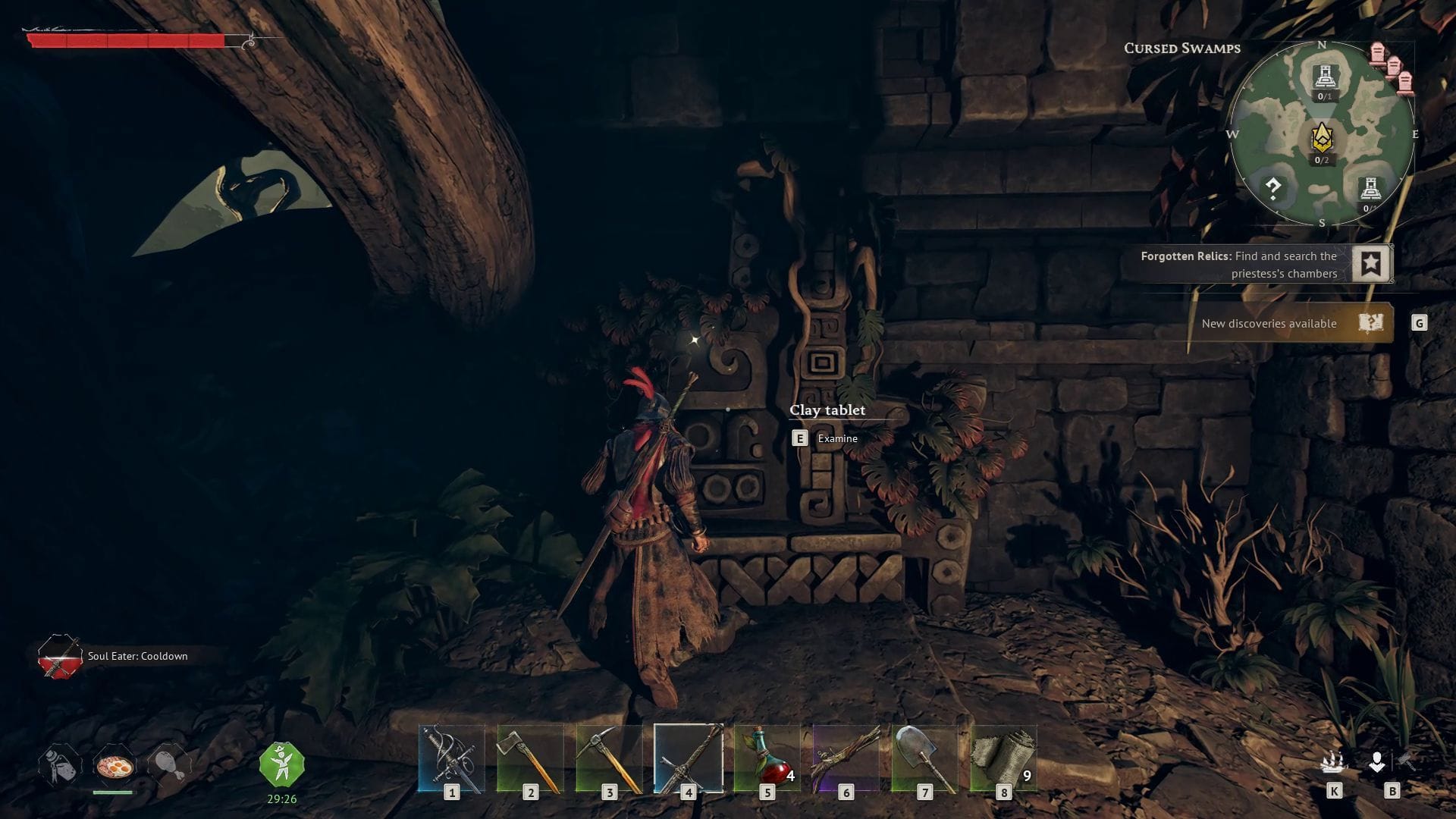Viewport: 1456px width, 819px height.
Task: Click the greatsword in the active hotbar slot
Action: tap(689, 758)
